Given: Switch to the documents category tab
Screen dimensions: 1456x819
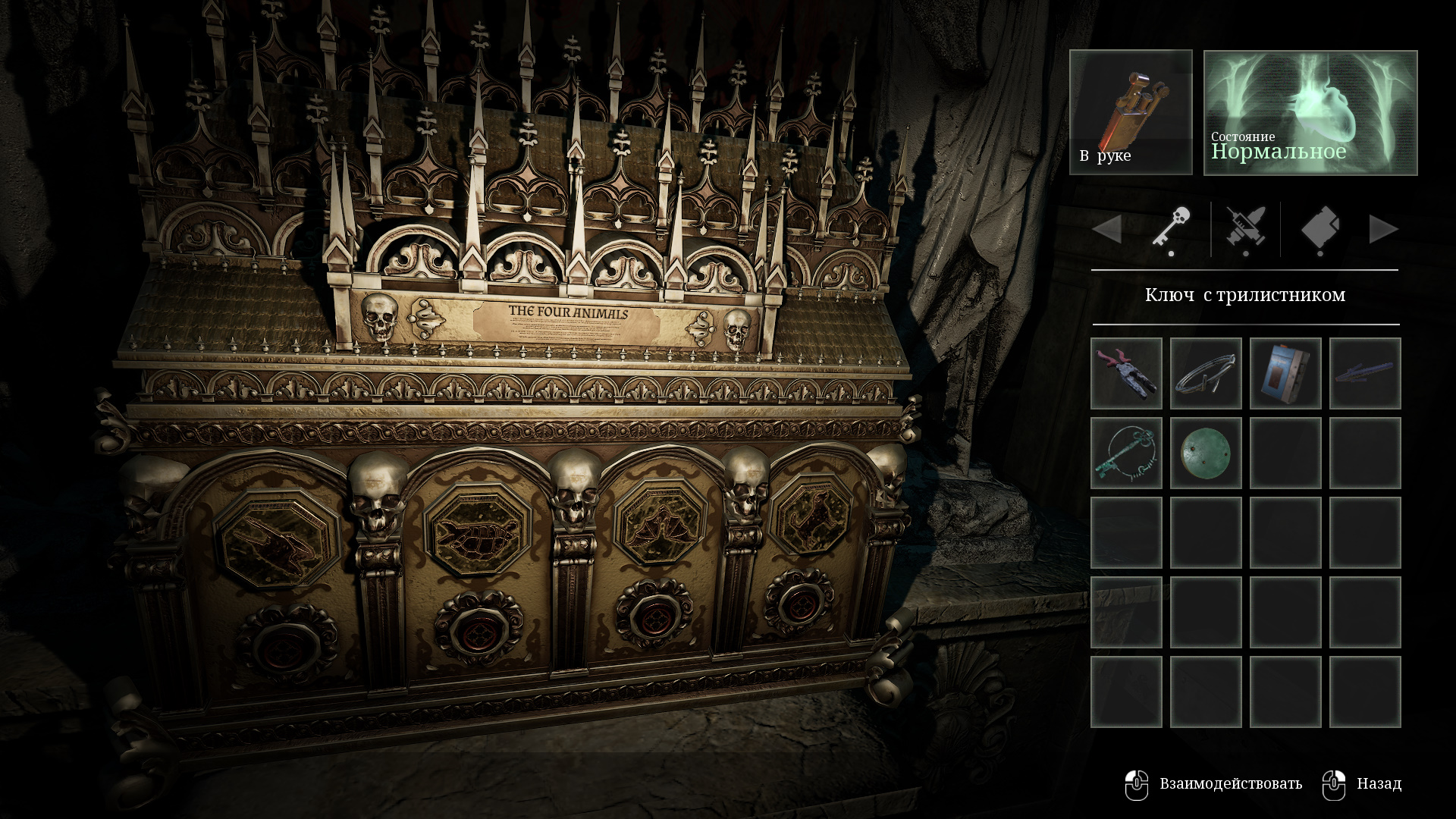Looking at the screenshot, I should pyautogui.click(x=1320, y=229).
